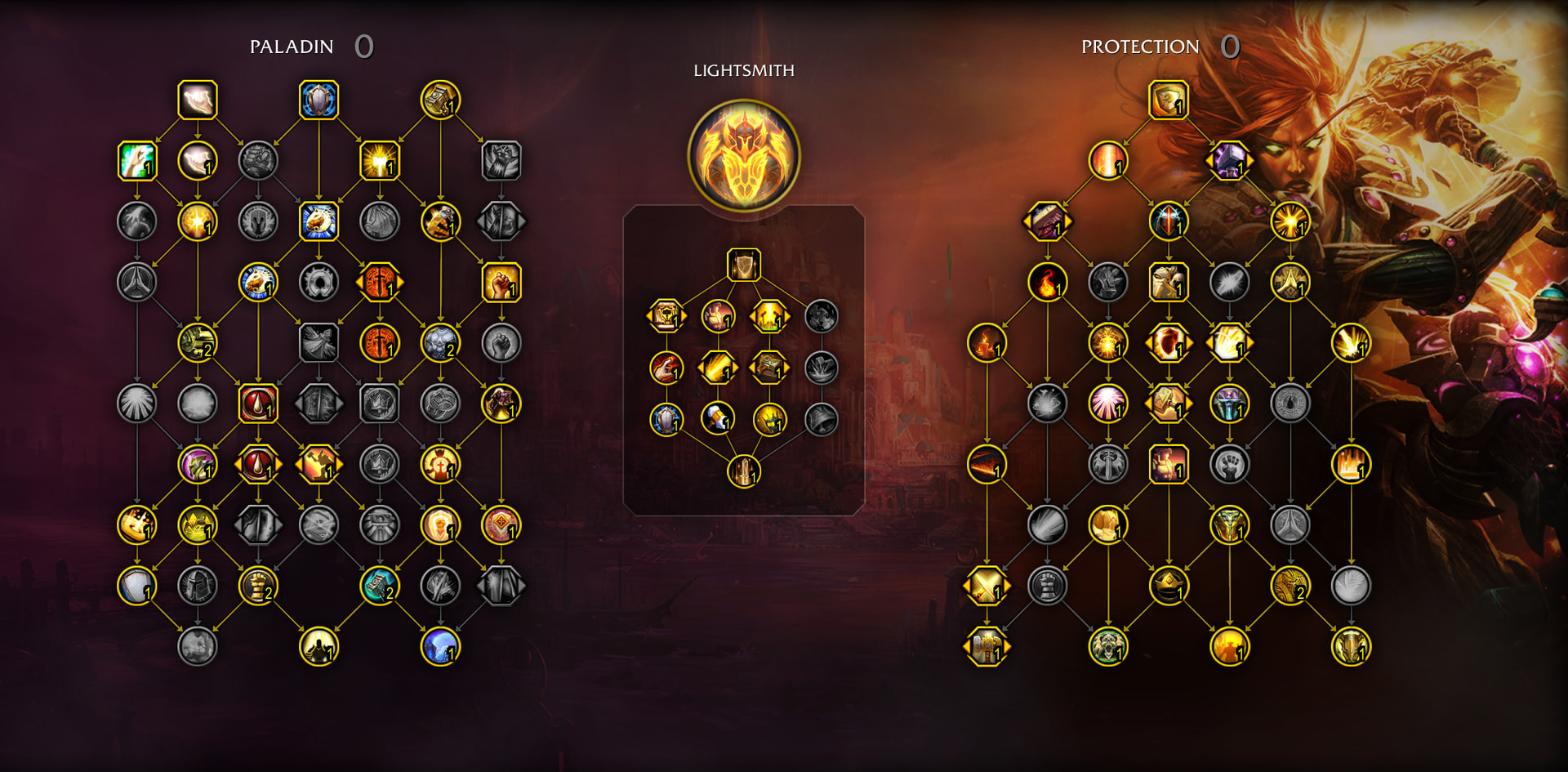Choose the white hammer talent in Lightsmith tree
This screenshot has height=772, width=1568.
coord(717,418)
